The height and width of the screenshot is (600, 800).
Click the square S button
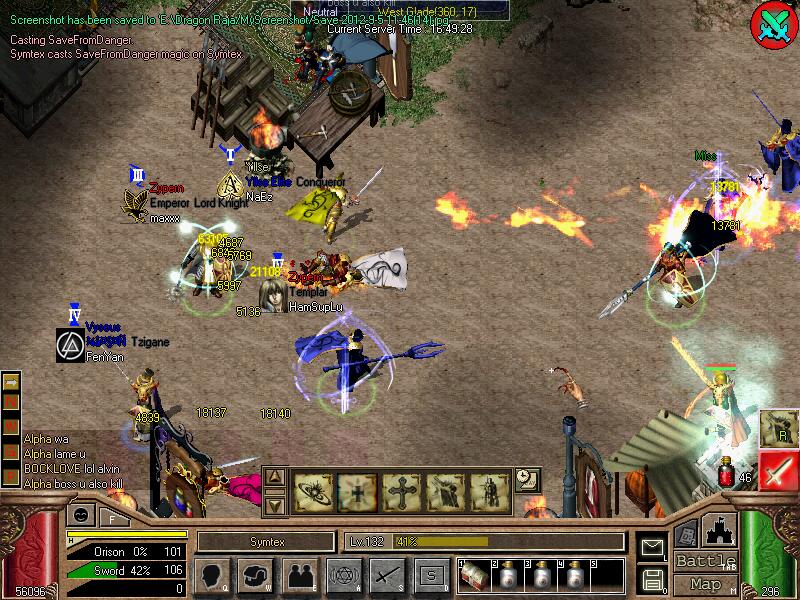[431, 576]
